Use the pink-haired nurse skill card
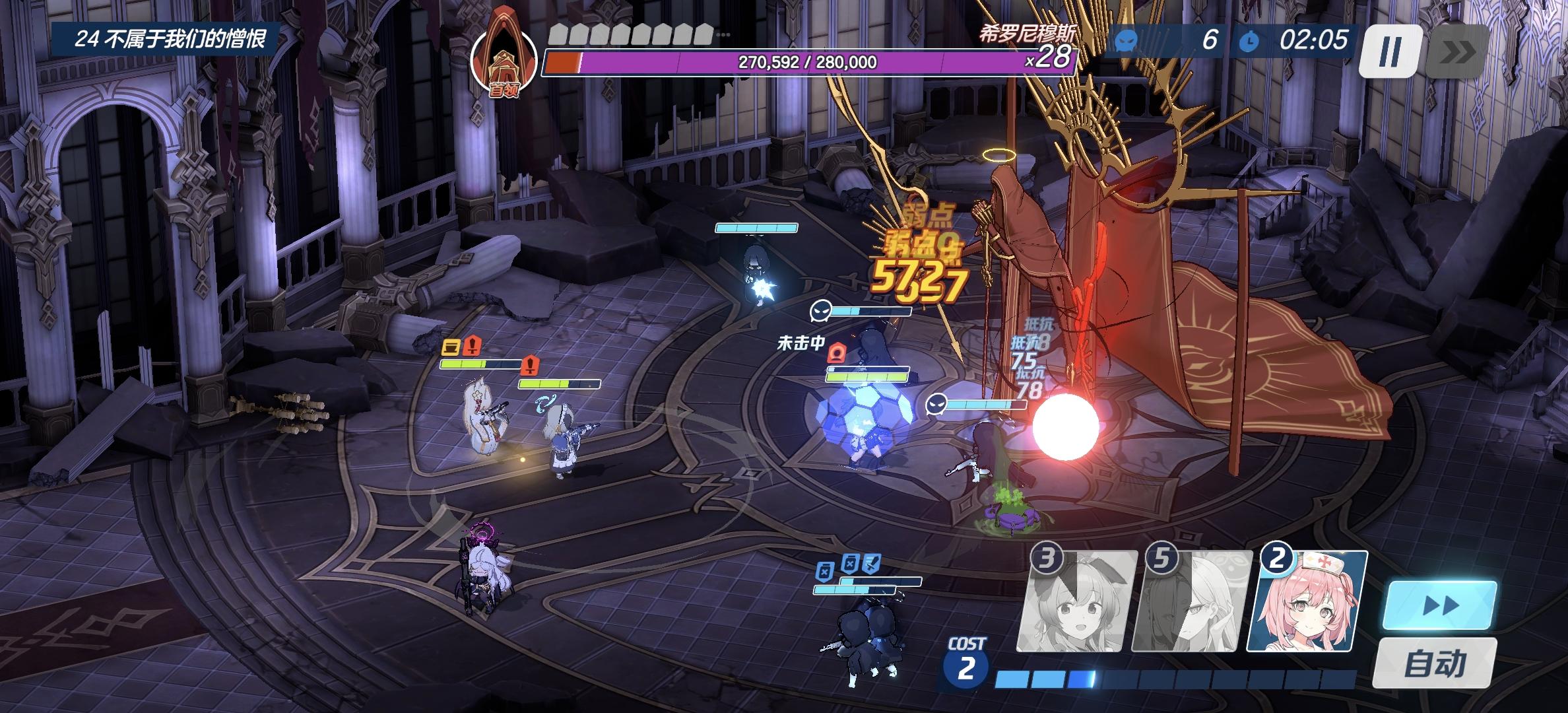This screenshot has height=713, width=1568. click(1307, 601)
